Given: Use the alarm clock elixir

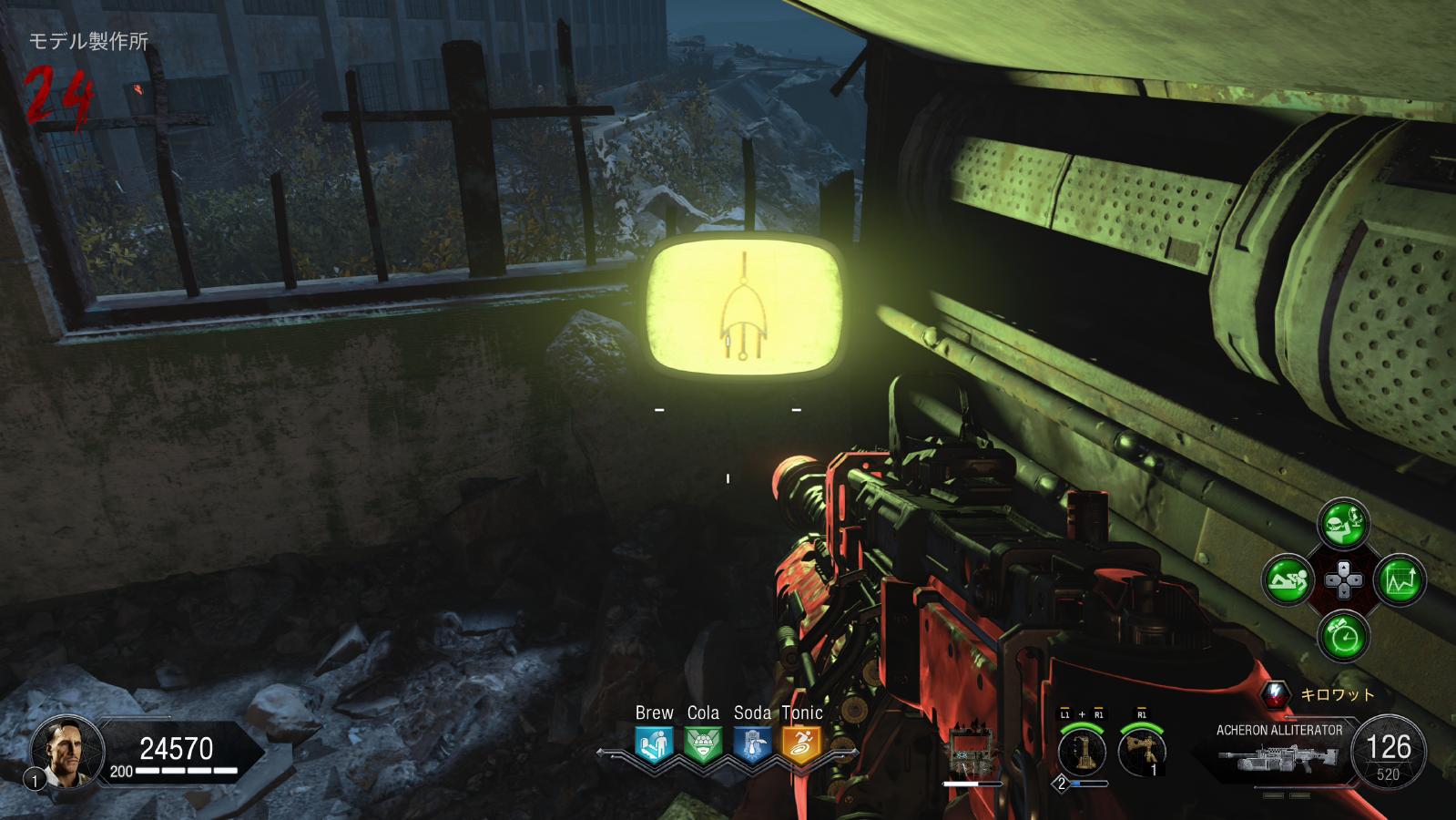Looking at the screenshot, I should (1343, 635).
